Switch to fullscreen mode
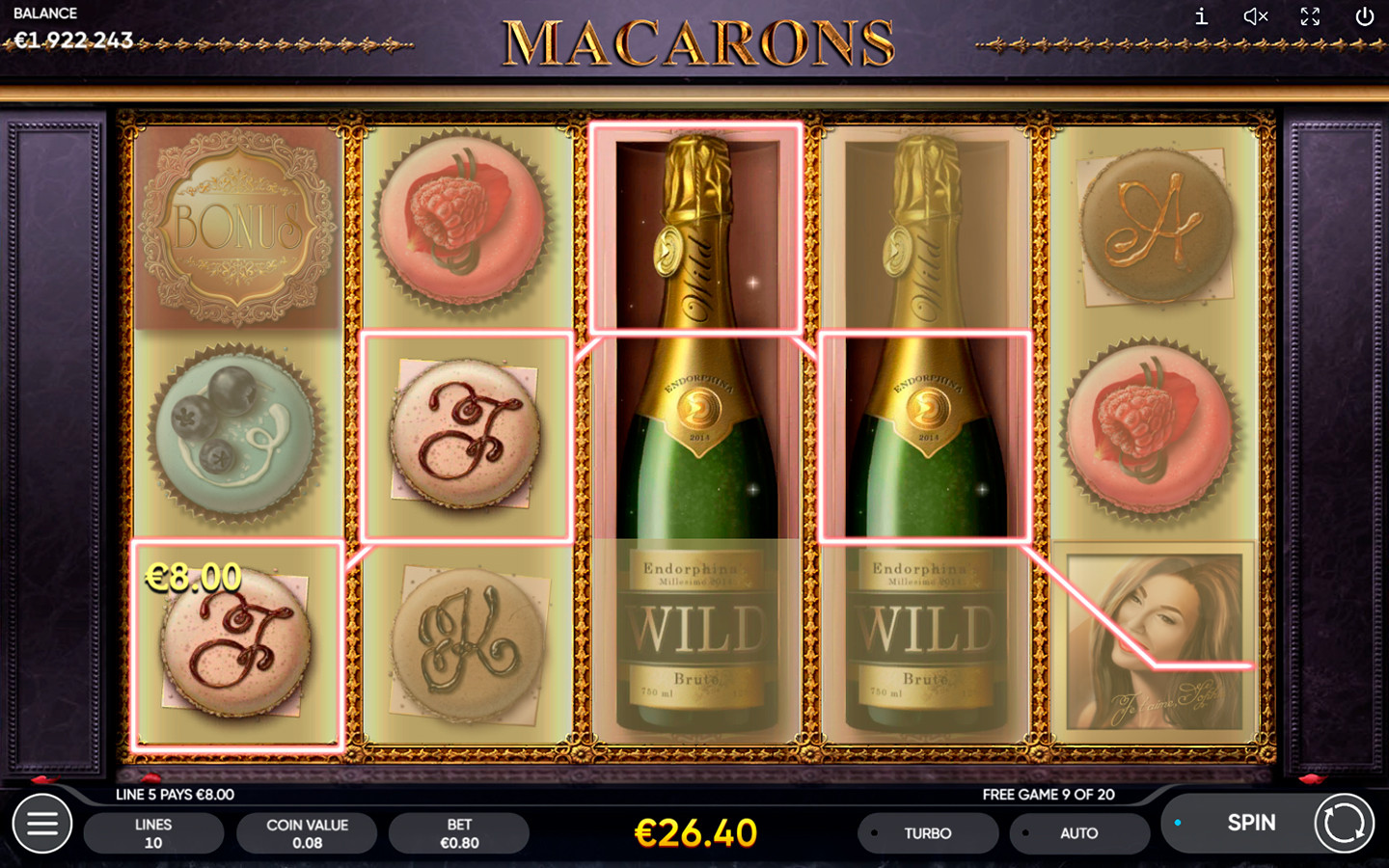Viewport: 1389px width, 868px height. [x=1310, y=16]
